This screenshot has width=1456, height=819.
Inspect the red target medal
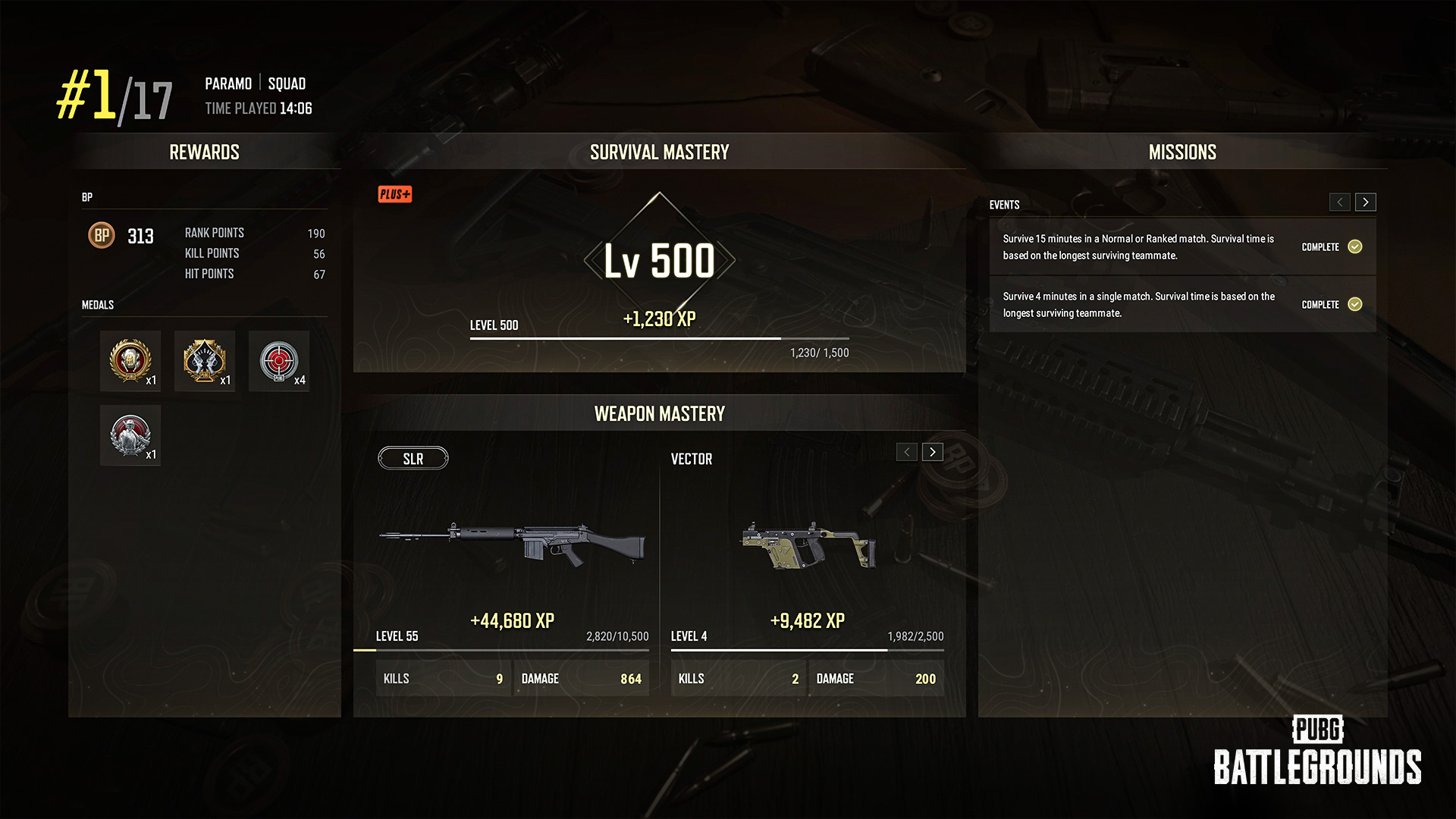[x=279, y=361]
